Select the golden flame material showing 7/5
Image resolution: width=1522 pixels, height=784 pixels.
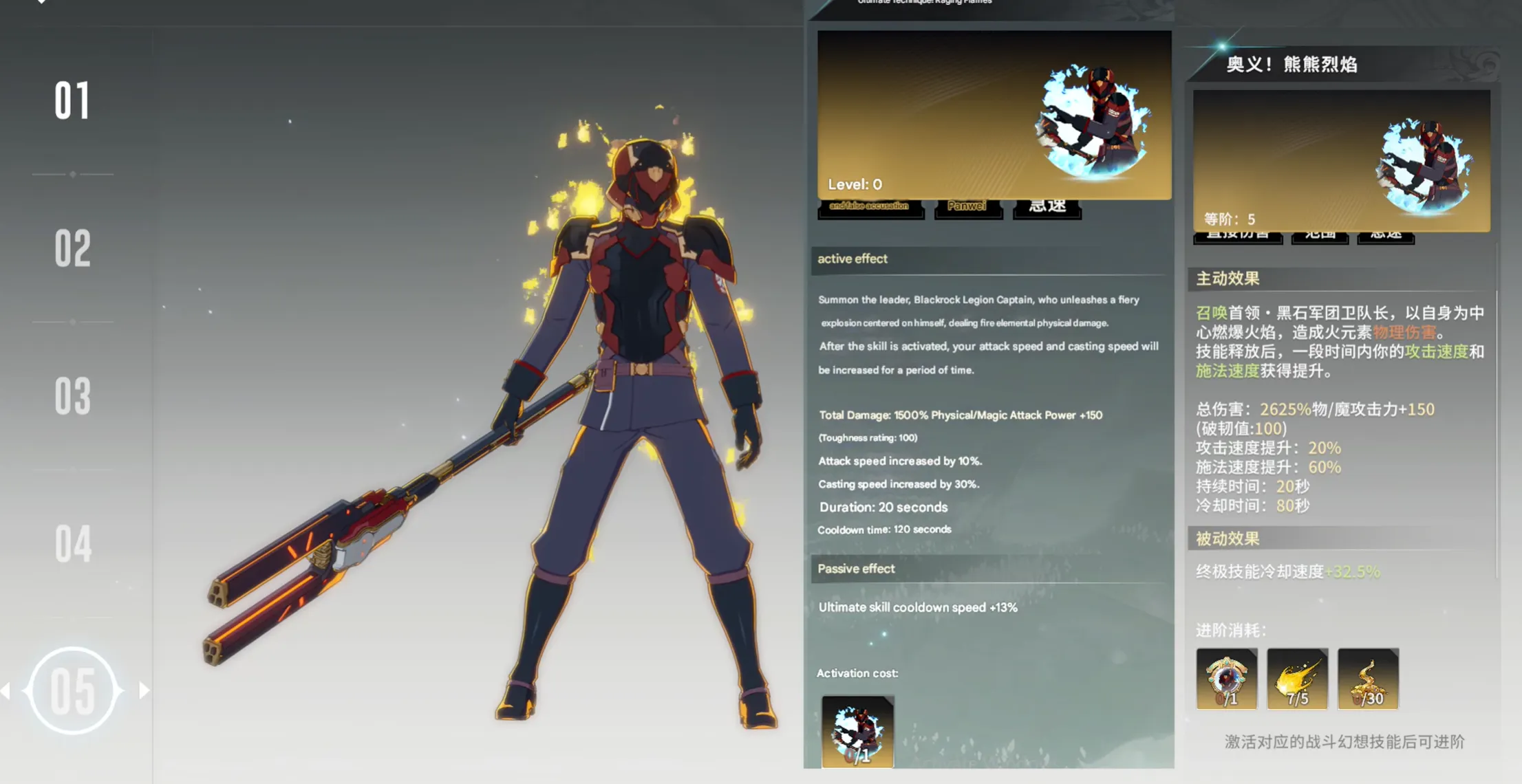[x=1297, y=679]
